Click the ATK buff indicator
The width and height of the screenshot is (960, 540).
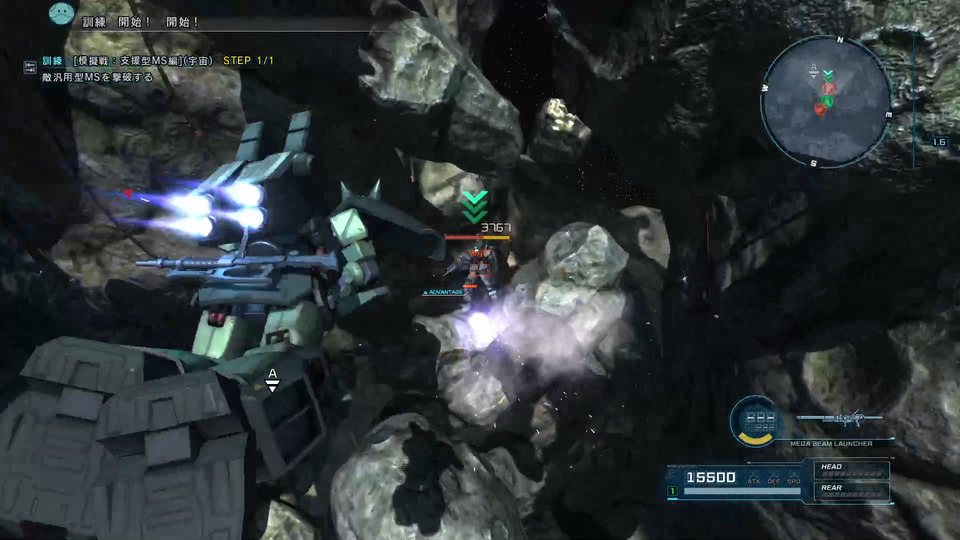[753, 477]
